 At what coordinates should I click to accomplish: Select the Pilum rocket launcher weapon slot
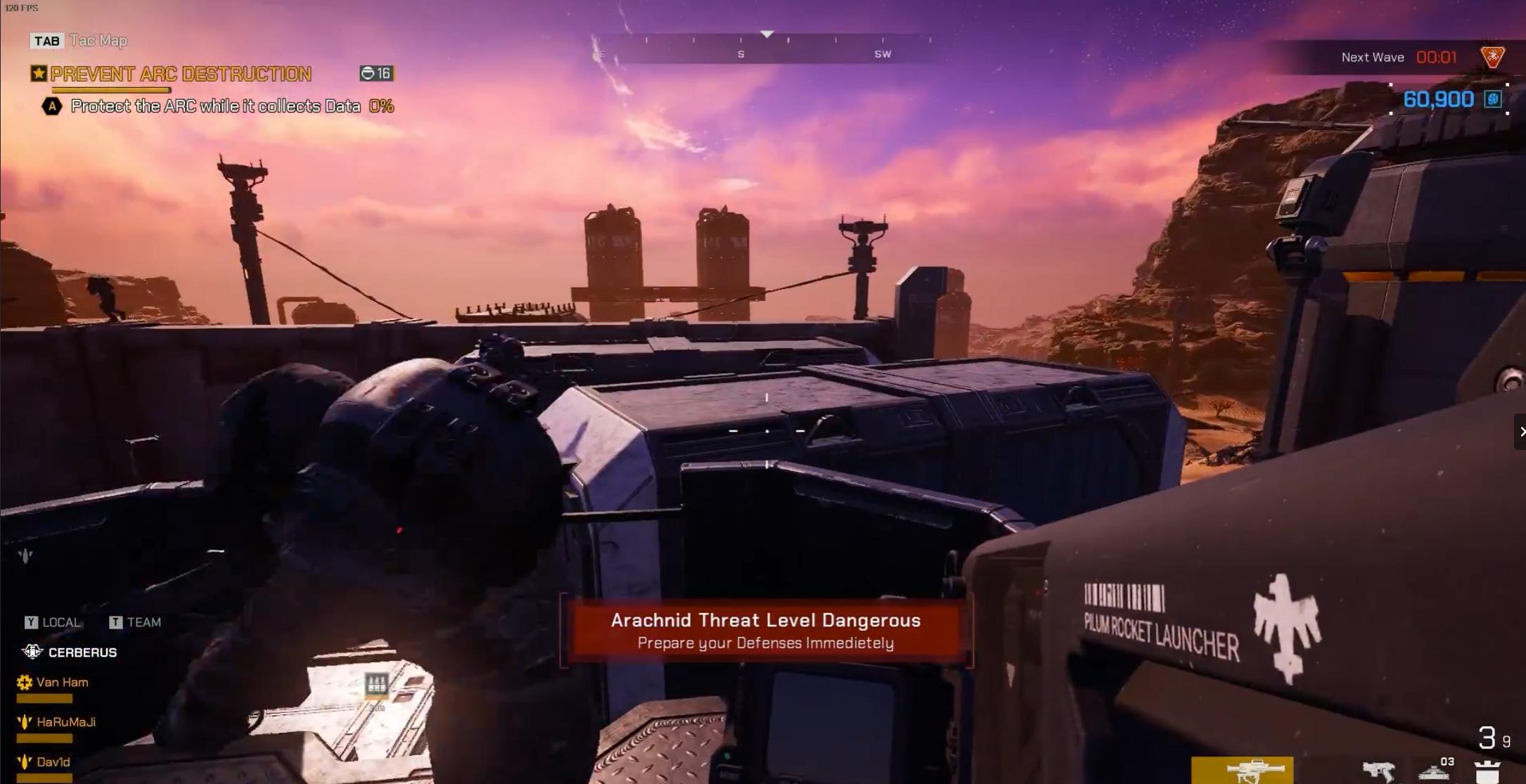1242,771
